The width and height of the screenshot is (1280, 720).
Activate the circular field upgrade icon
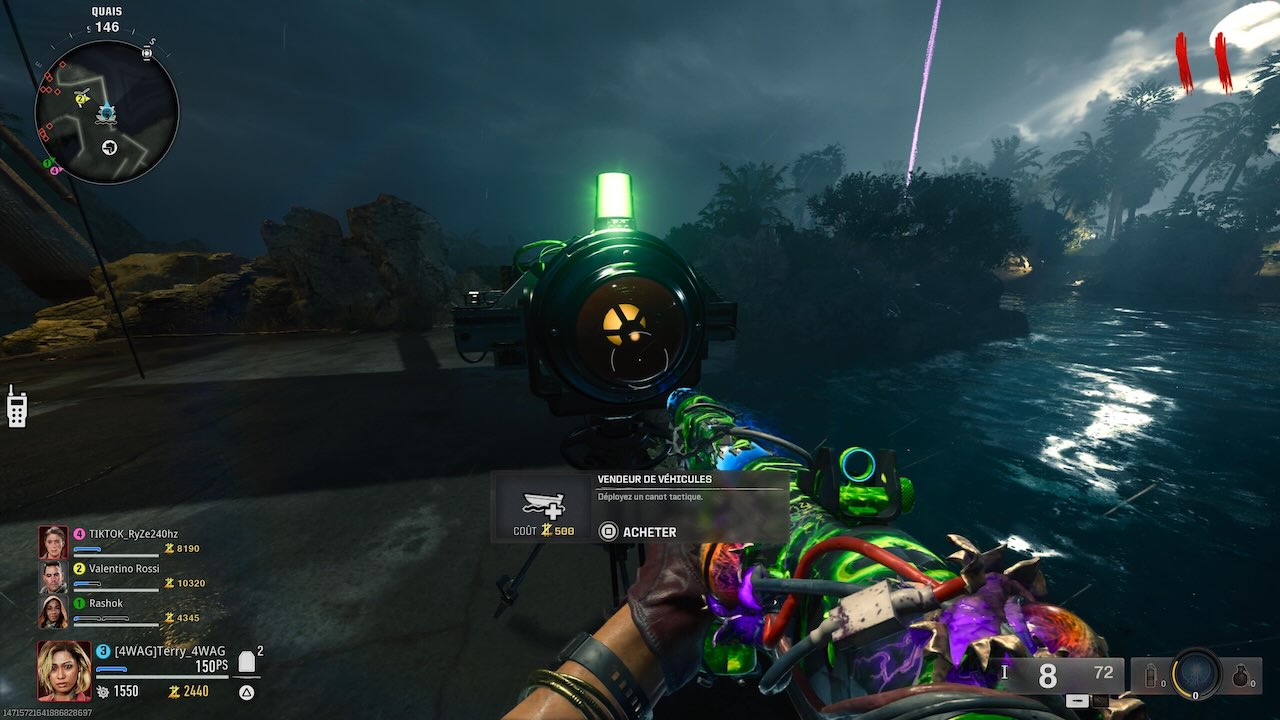point(1196,675)
